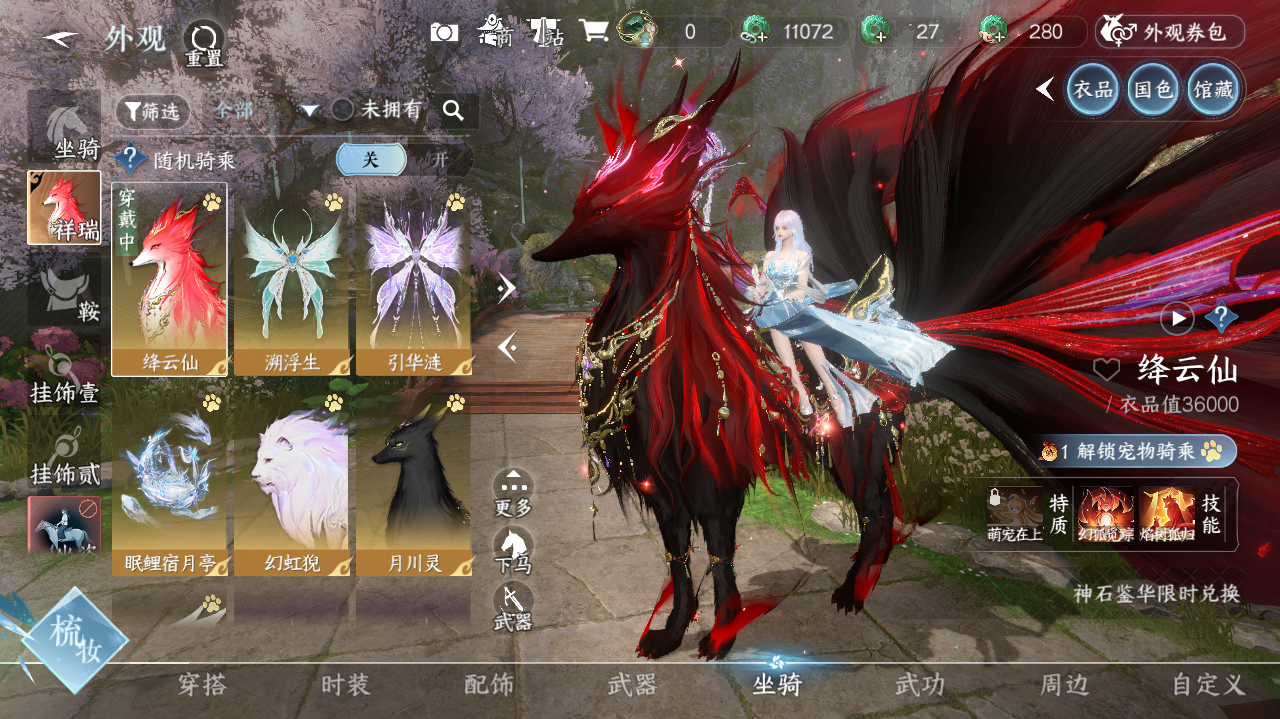Open the mount search magnifier
Screen dimensions: 1280x719
[453, 110]
